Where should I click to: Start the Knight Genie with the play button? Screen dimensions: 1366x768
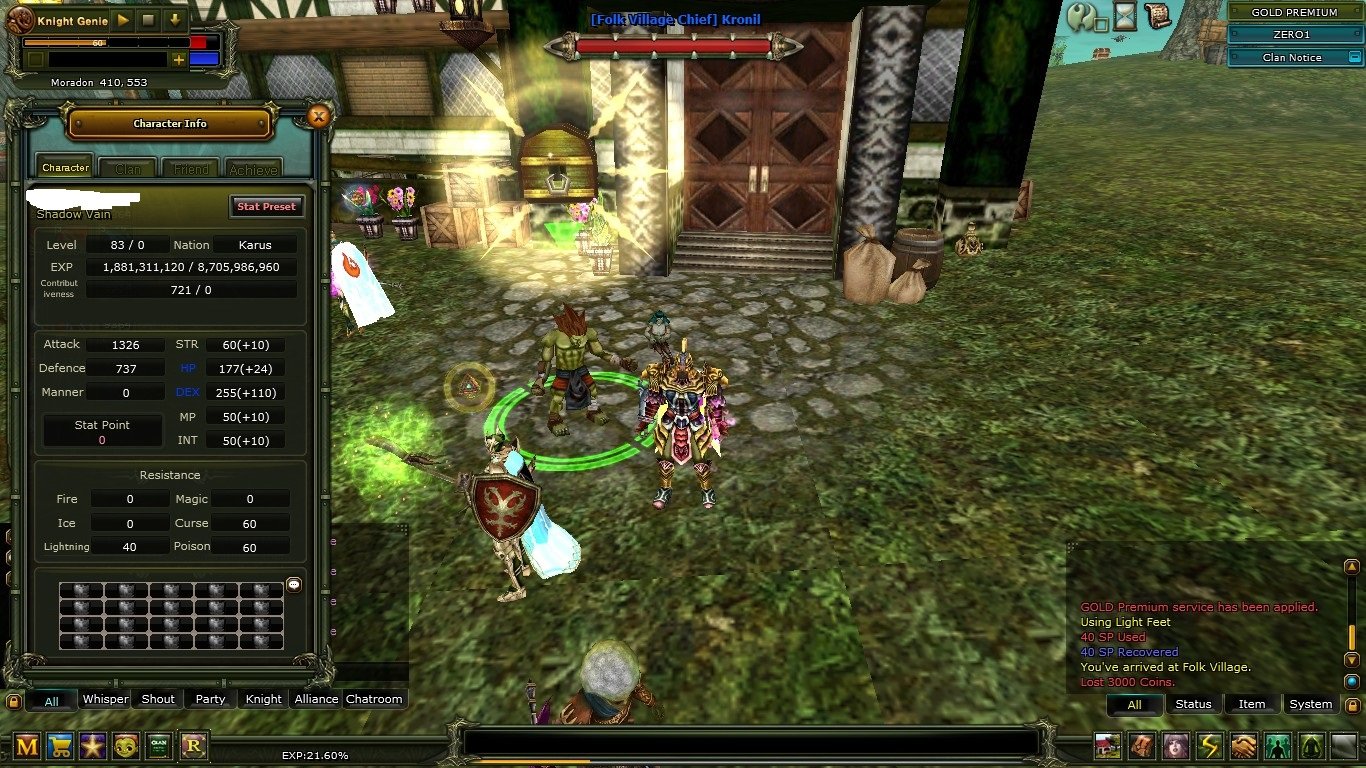(123, 20)
